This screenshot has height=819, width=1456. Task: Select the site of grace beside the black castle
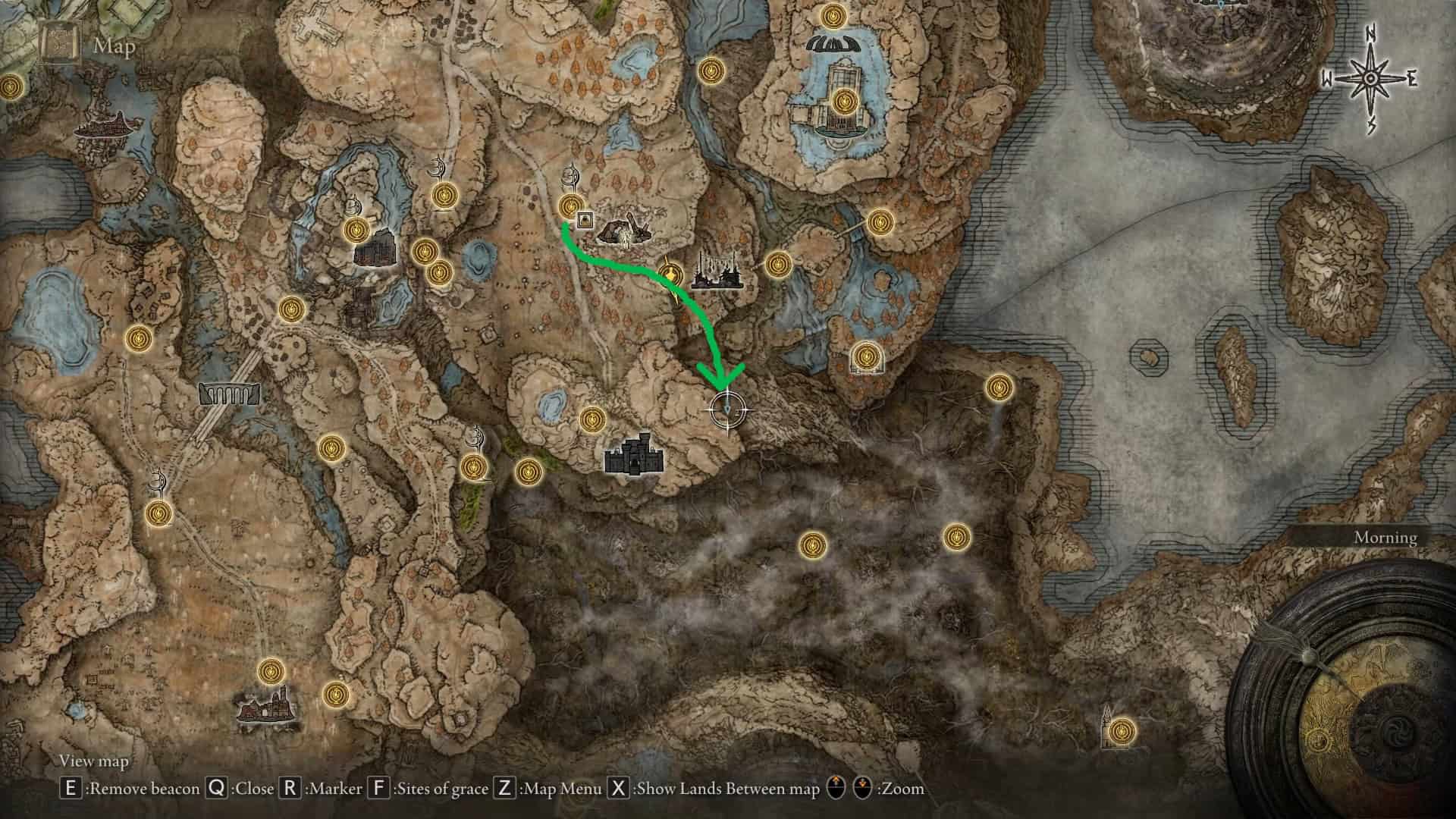click(x=591, y=419)
